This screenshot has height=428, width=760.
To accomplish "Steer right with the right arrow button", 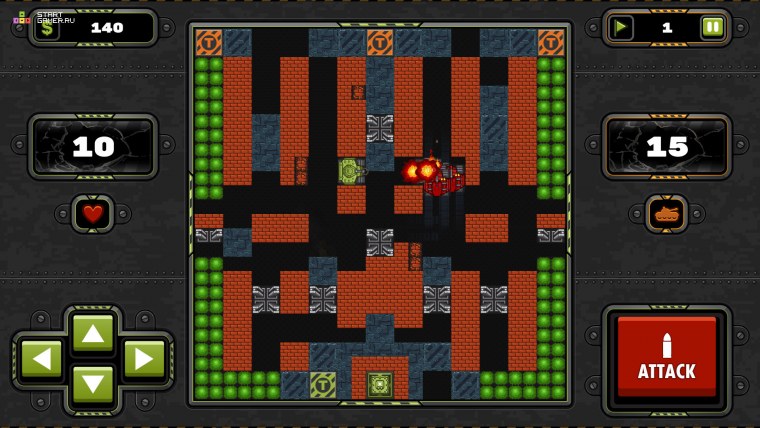I will click(x=144, y=358).
